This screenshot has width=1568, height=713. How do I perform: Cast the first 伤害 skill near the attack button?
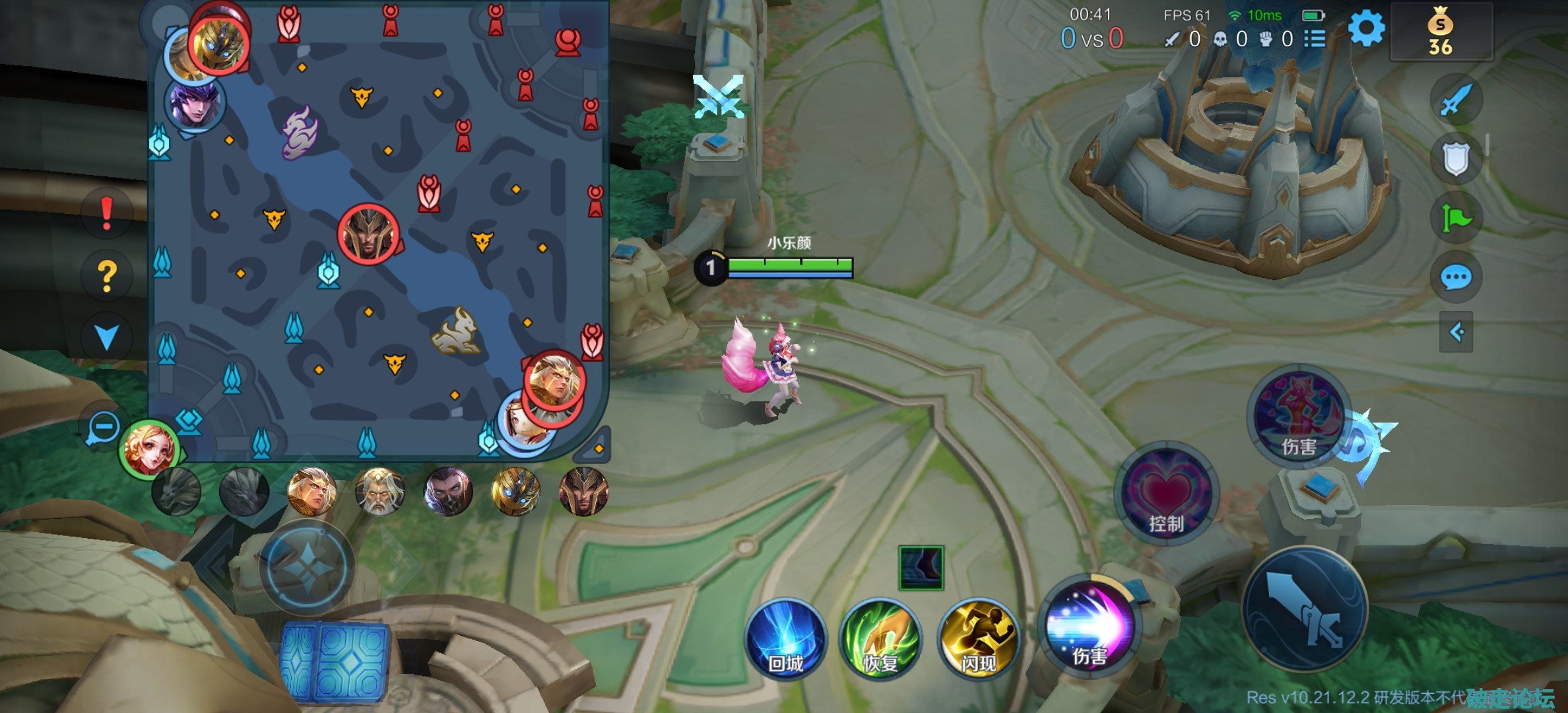[1090, 626]
